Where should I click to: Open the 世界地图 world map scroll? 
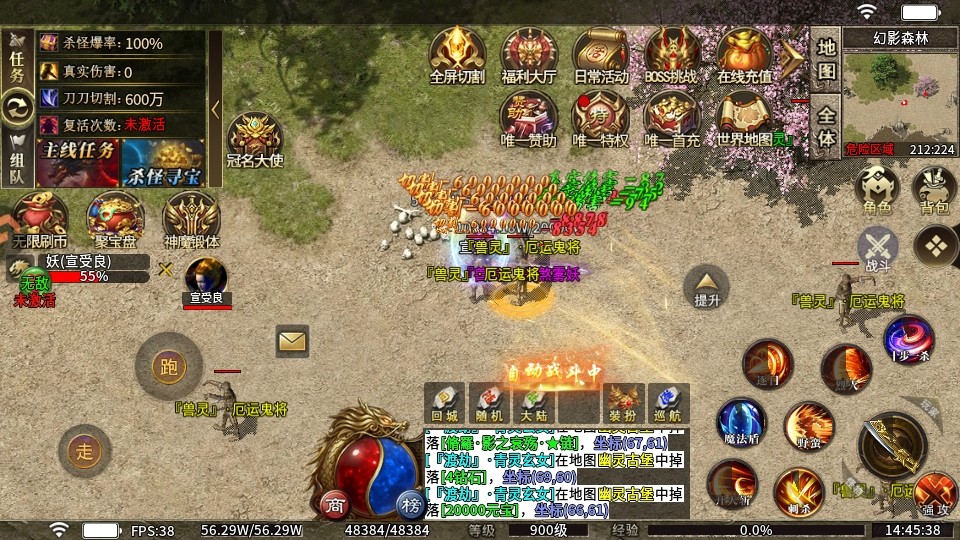[x=744, y=116]
